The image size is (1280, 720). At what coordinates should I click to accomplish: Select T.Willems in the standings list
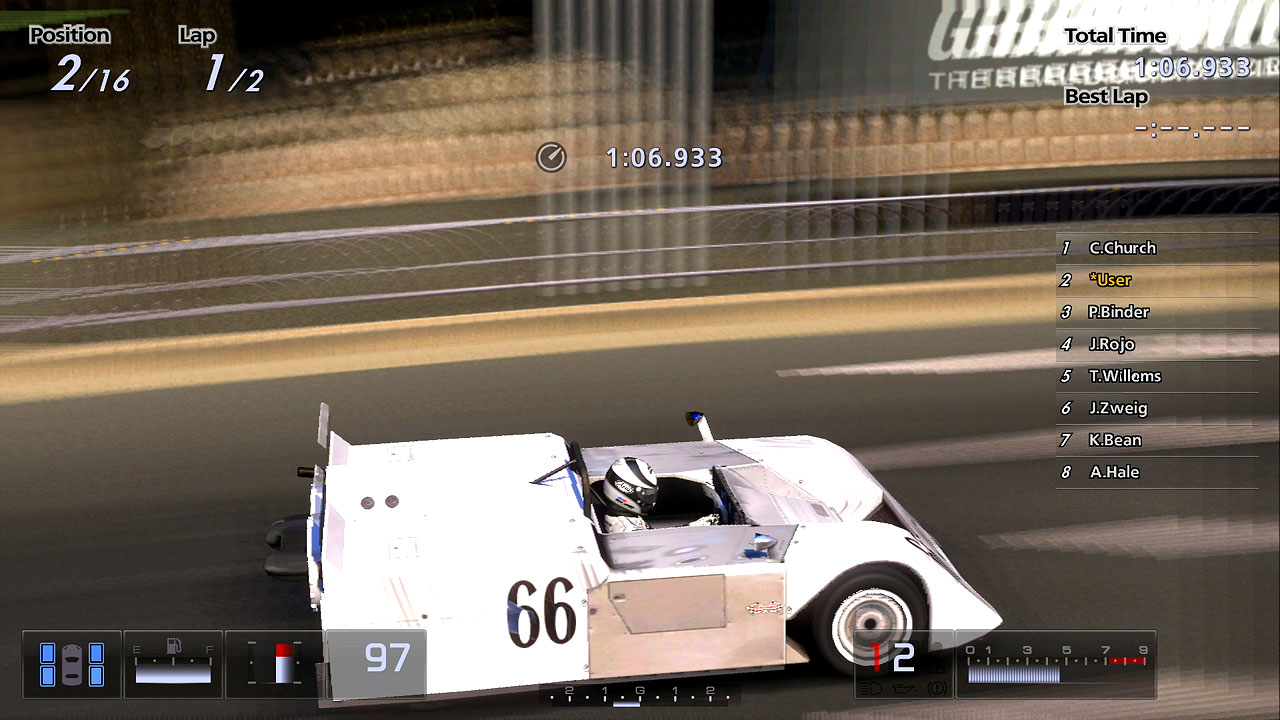(1124, 376)
